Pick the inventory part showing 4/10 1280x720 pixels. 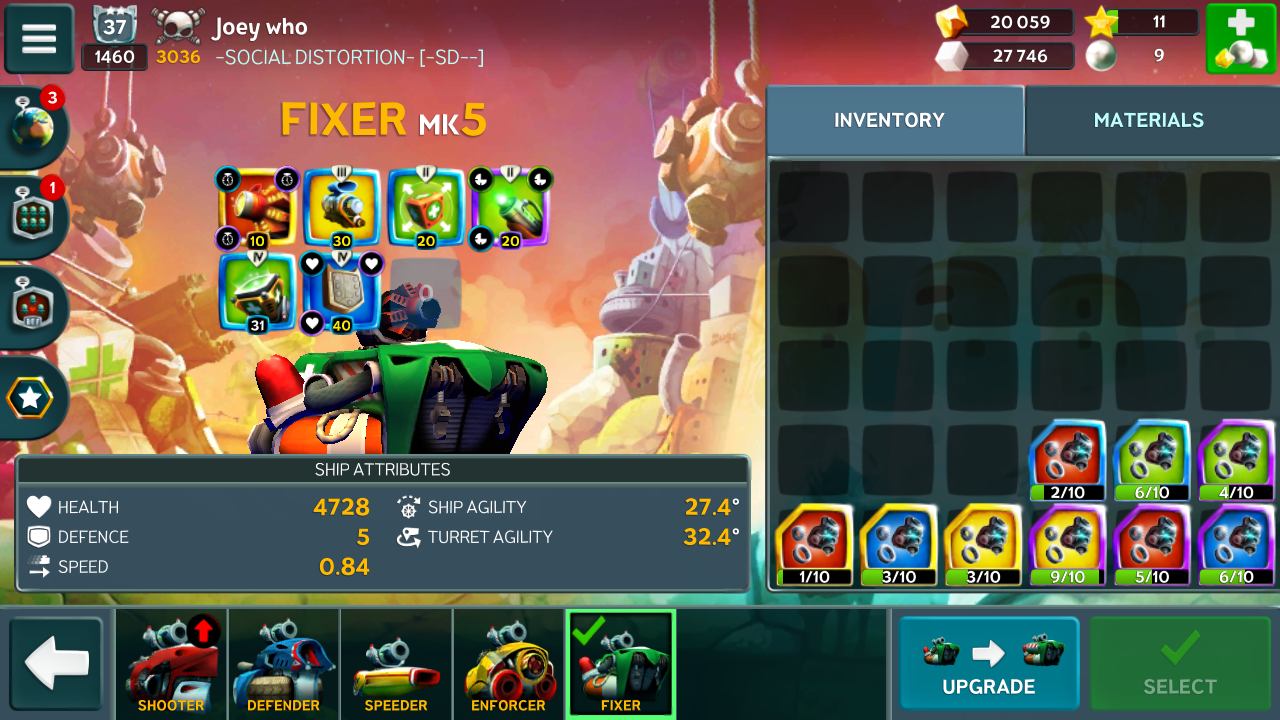pos(1236,461)
